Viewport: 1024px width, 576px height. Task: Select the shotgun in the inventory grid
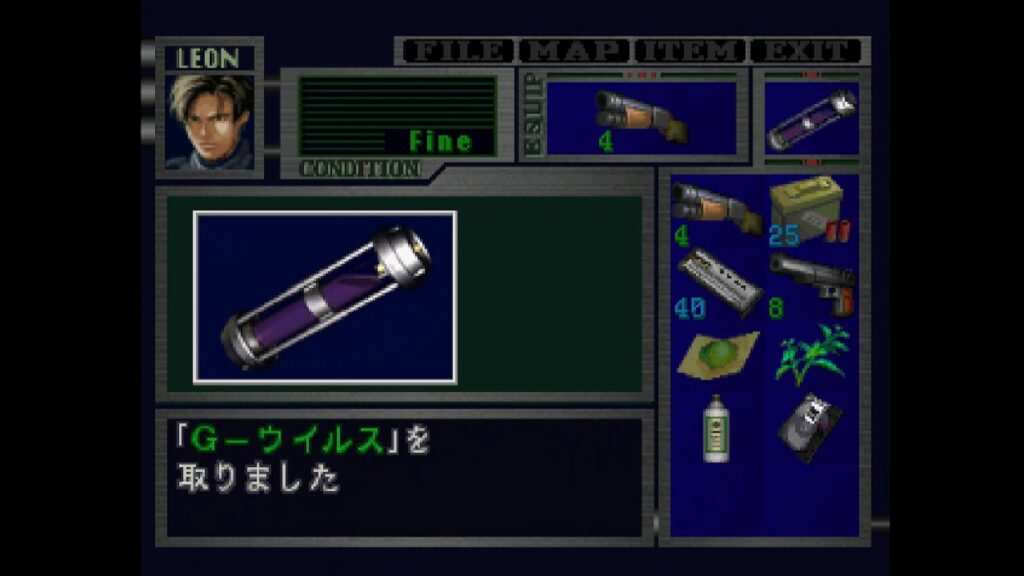tap(714, 210)
